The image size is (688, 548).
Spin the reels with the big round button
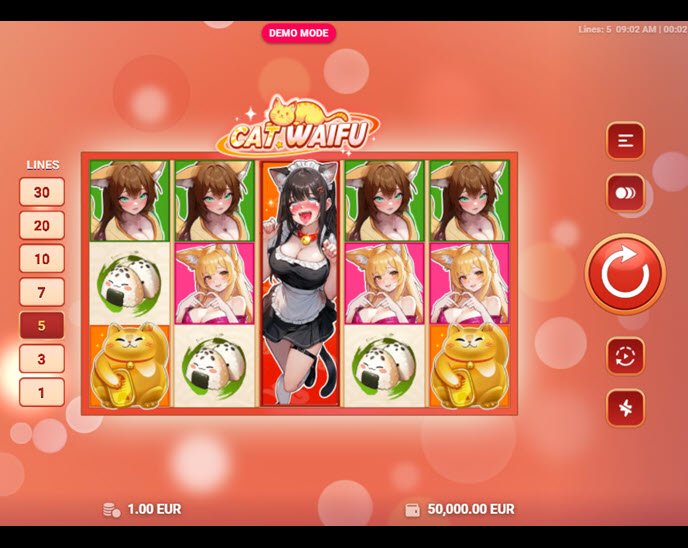(x=625, y=274)
